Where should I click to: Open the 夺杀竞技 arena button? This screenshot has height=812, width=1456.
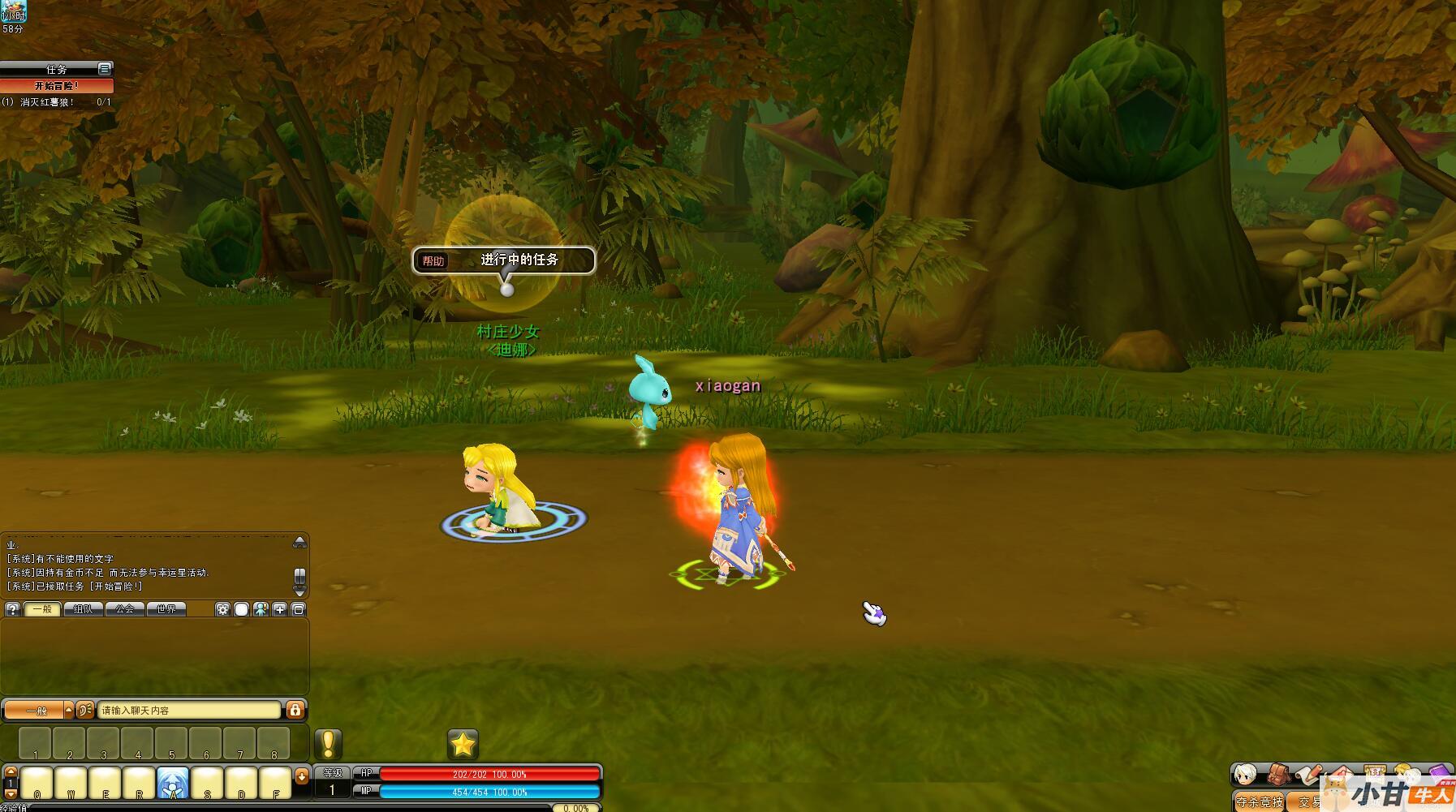pyautogui.click(x=1259, y=802)
